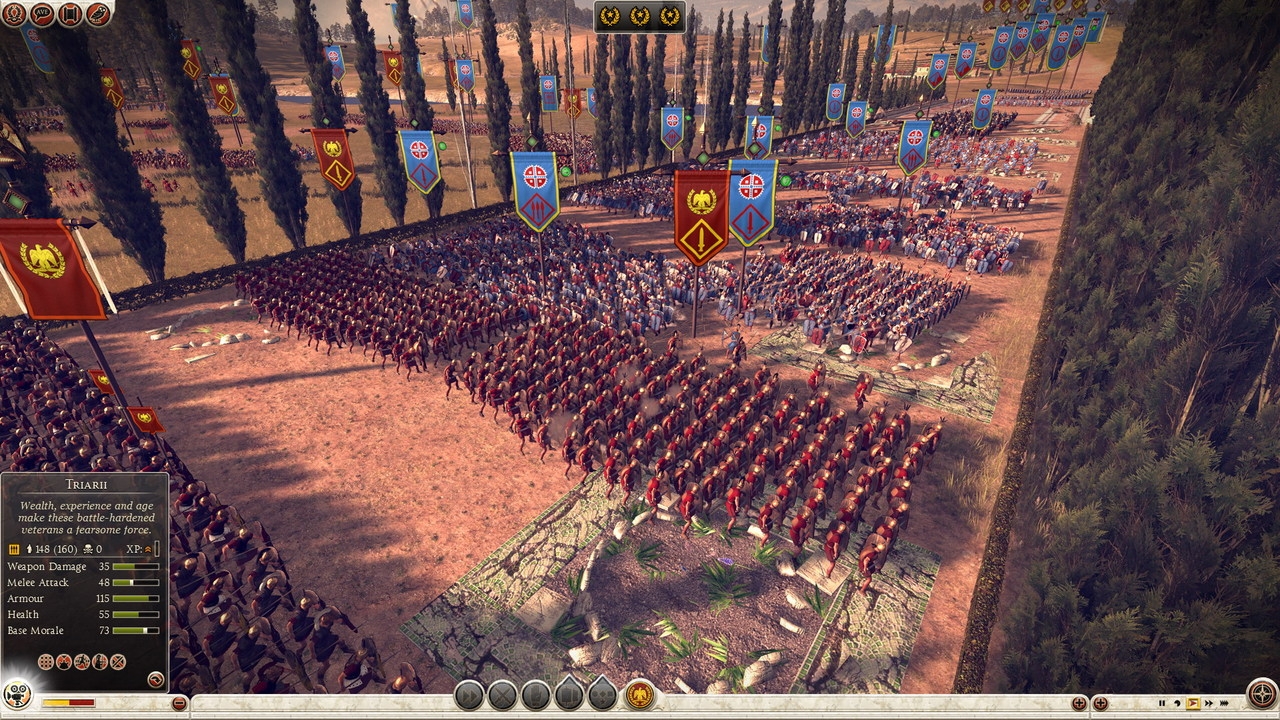1280x720 pixels.
Task: Click the curved withdraw arrow in unit panel
Action: pos(155,678)
